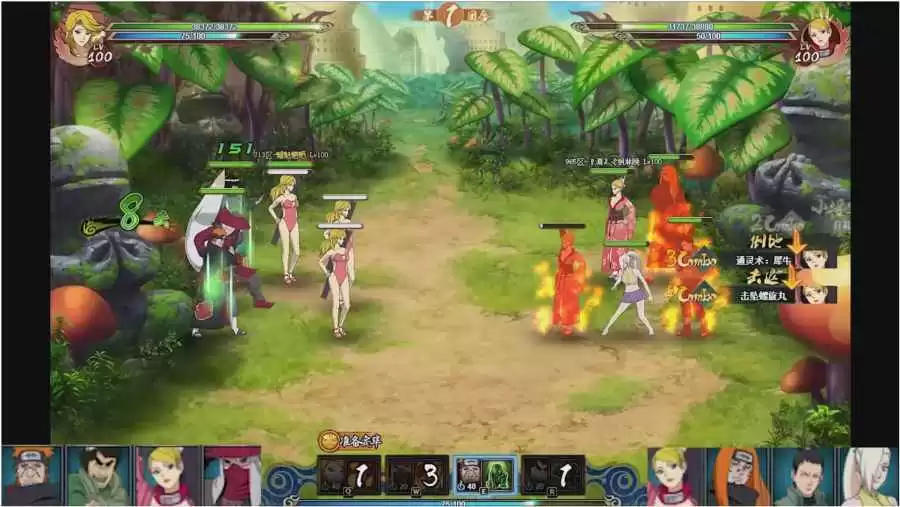Inspect the enemy leader's level 100 avatar
Screen dimensions: 900x507
822,37
